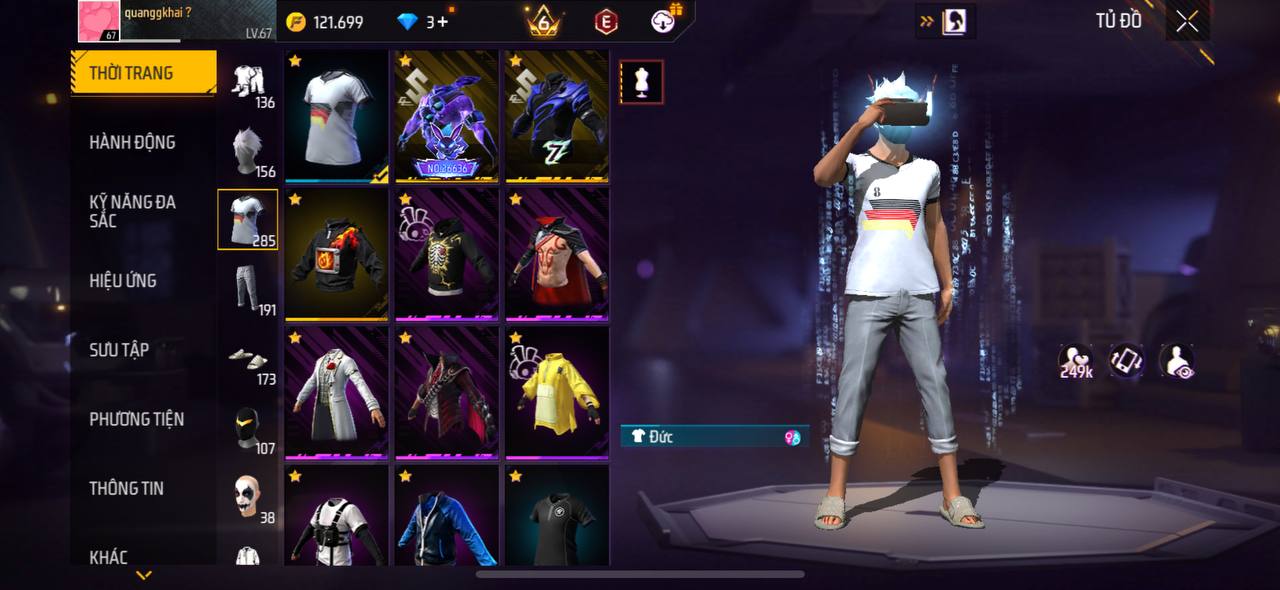Image resolution: width=1280 pixels, height=590 pixels.
Task: Open the white hair head subcategory
Action: pos(248,151)
